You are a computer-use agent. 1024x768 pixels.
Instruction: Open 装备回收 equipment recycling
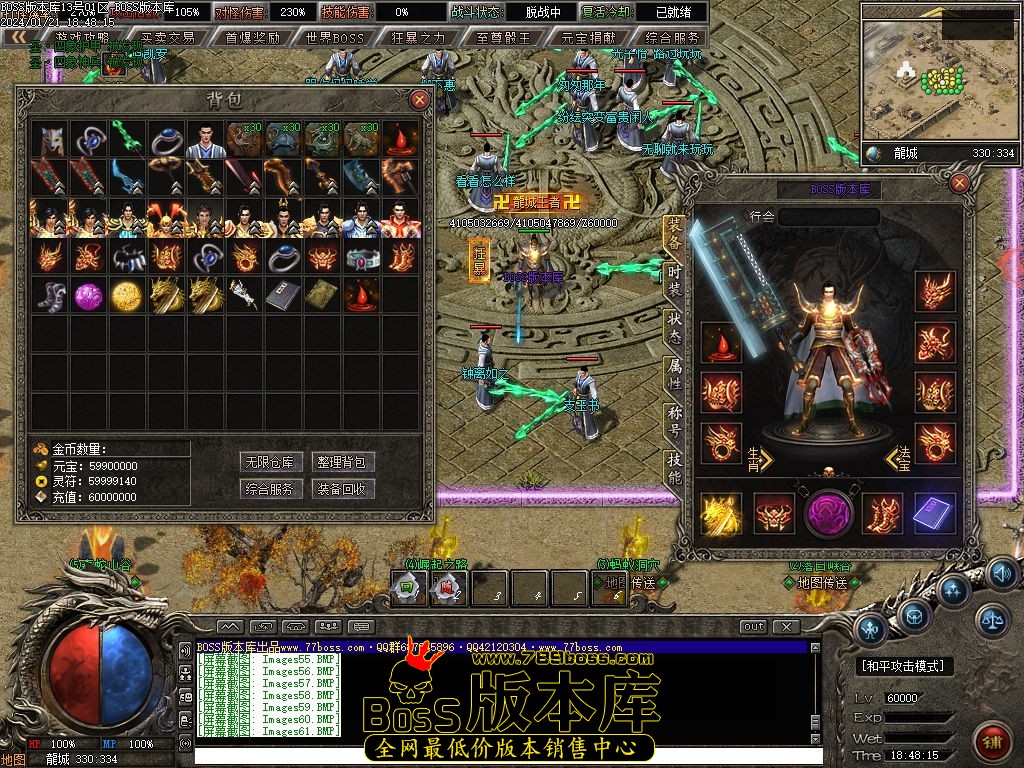point(344,489)
